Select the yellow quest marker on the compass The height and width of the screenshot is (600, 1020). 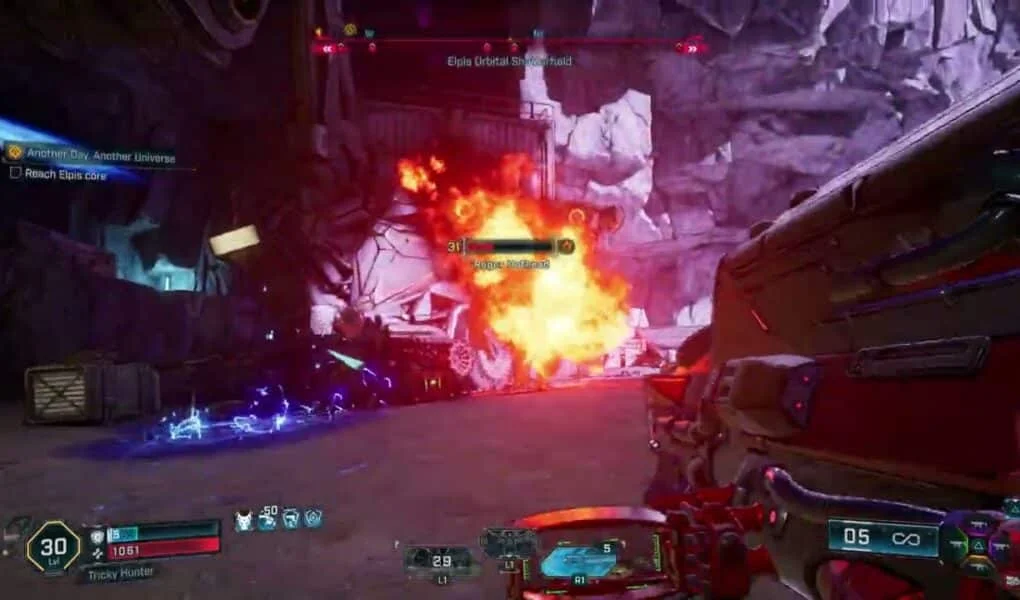pyautogui.click(x=350, y=30)
